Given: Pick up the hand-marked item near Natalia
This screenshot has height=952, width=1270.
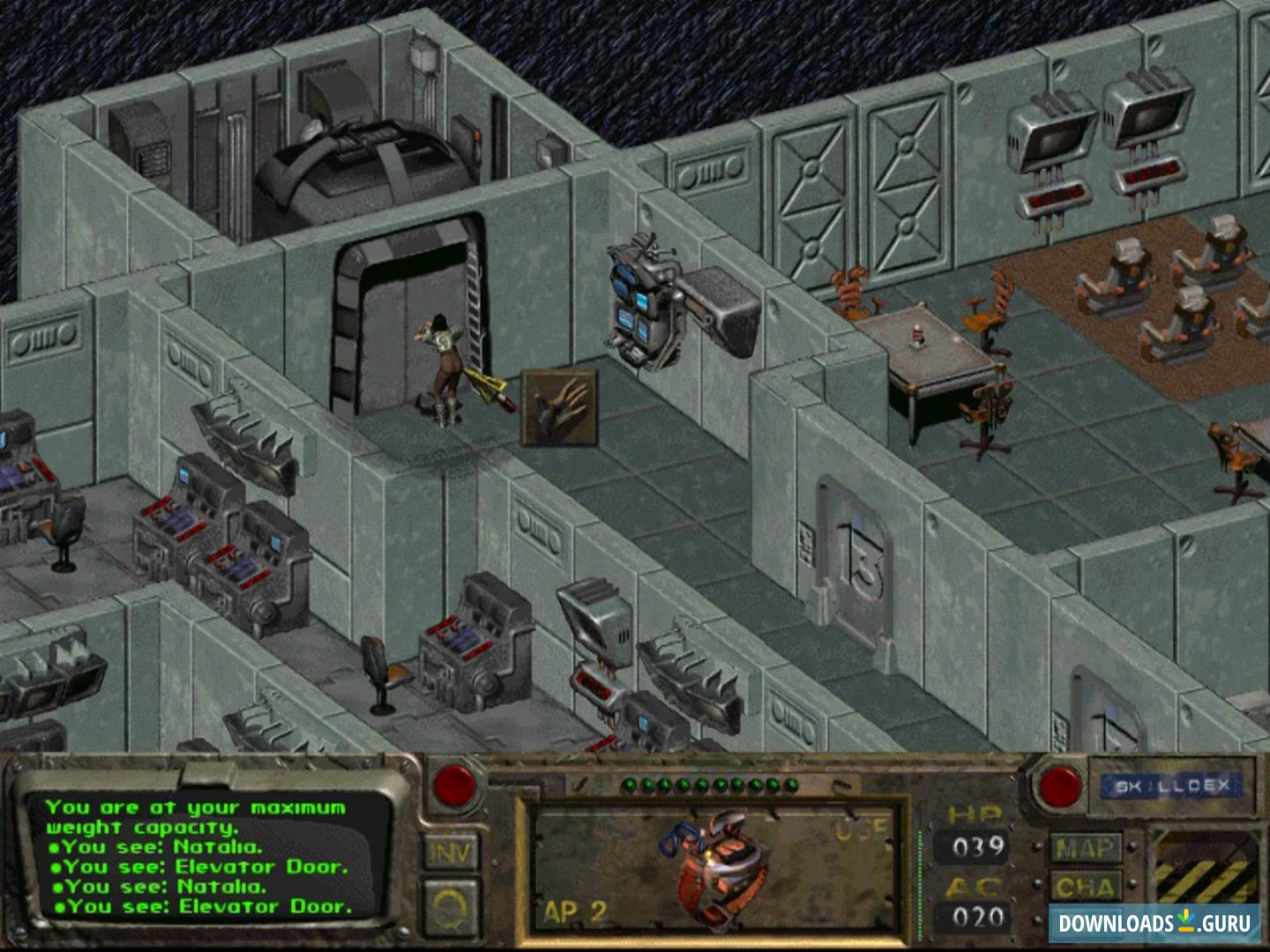Looking at the screenshot, I should (558, 402).
